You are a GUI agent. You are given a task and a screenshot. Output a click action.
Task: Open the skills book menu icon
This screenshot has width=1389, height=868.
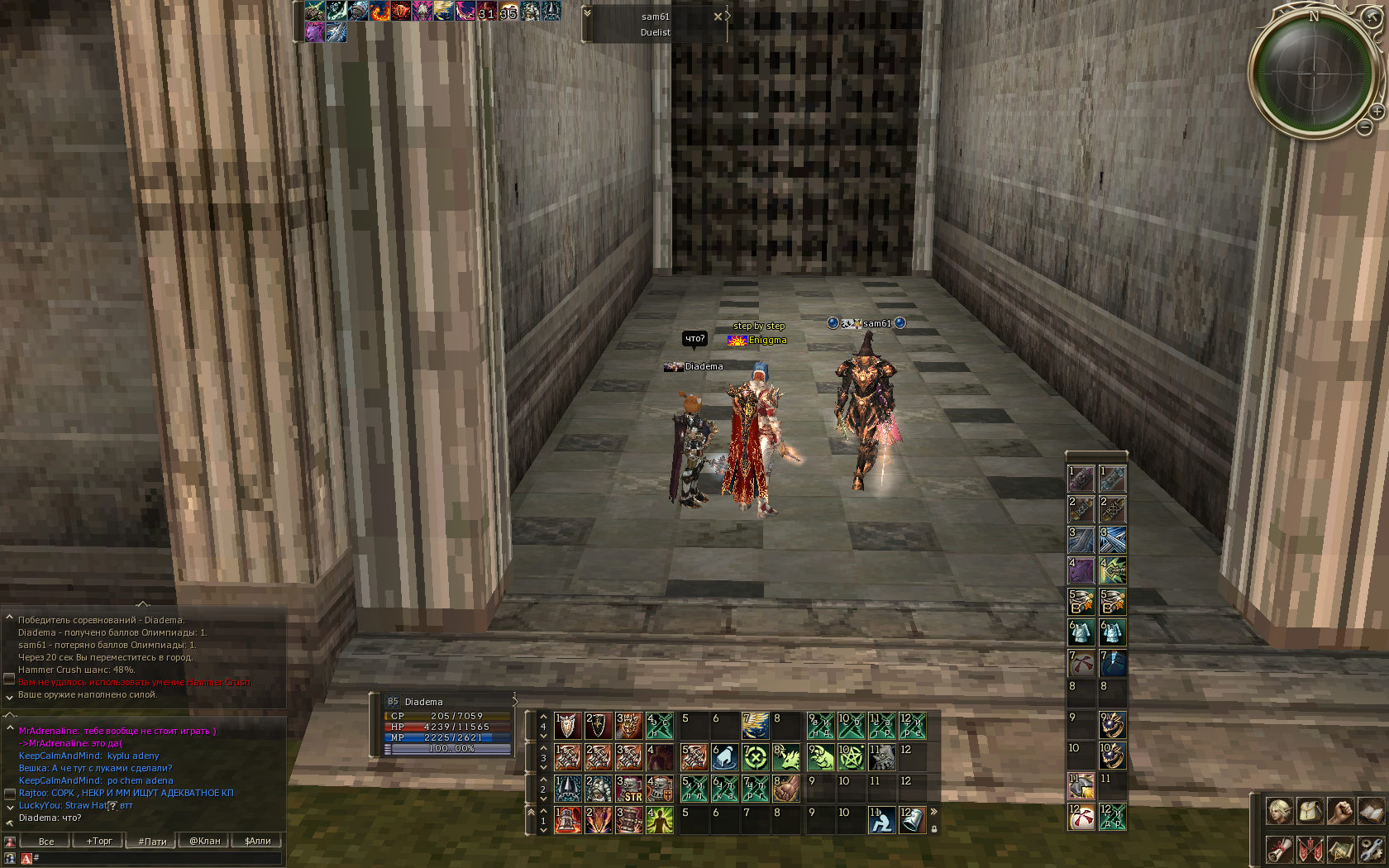[1371, 811]
